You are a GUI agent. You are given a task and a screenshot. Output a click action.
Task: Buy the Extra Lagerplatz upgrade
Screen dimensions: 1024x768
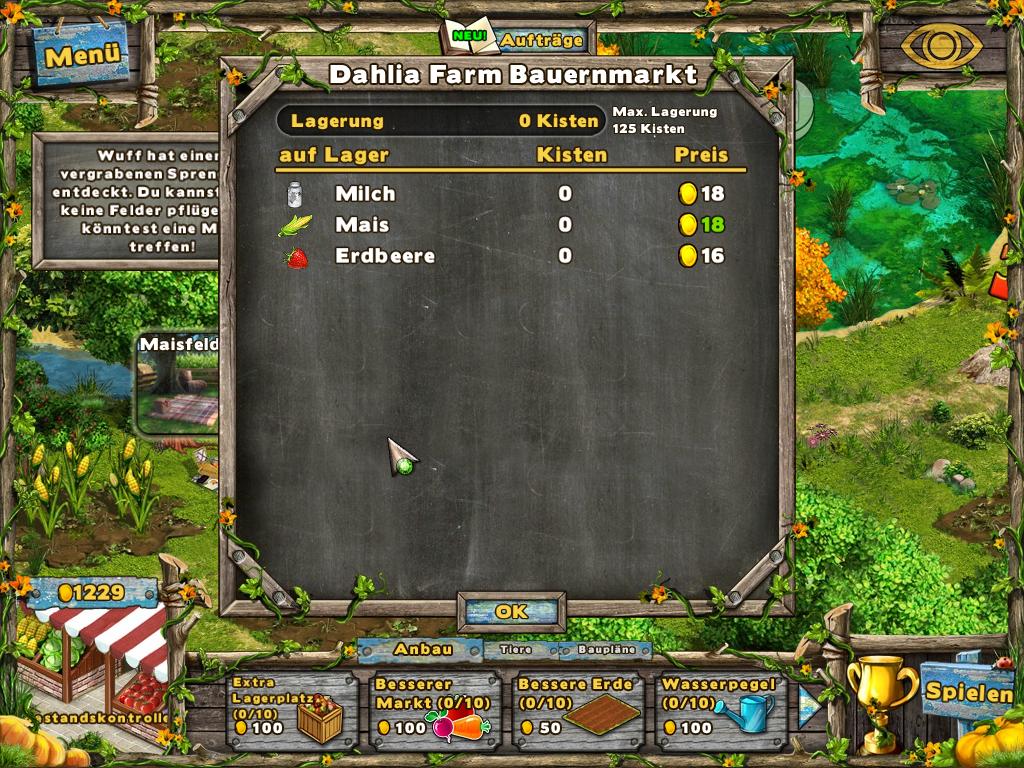pos(289,710)
